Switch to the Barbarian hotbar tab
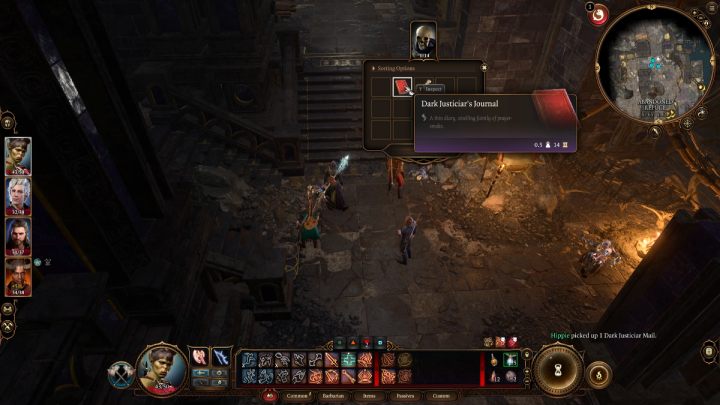The image size is (720, 405). 334,395
